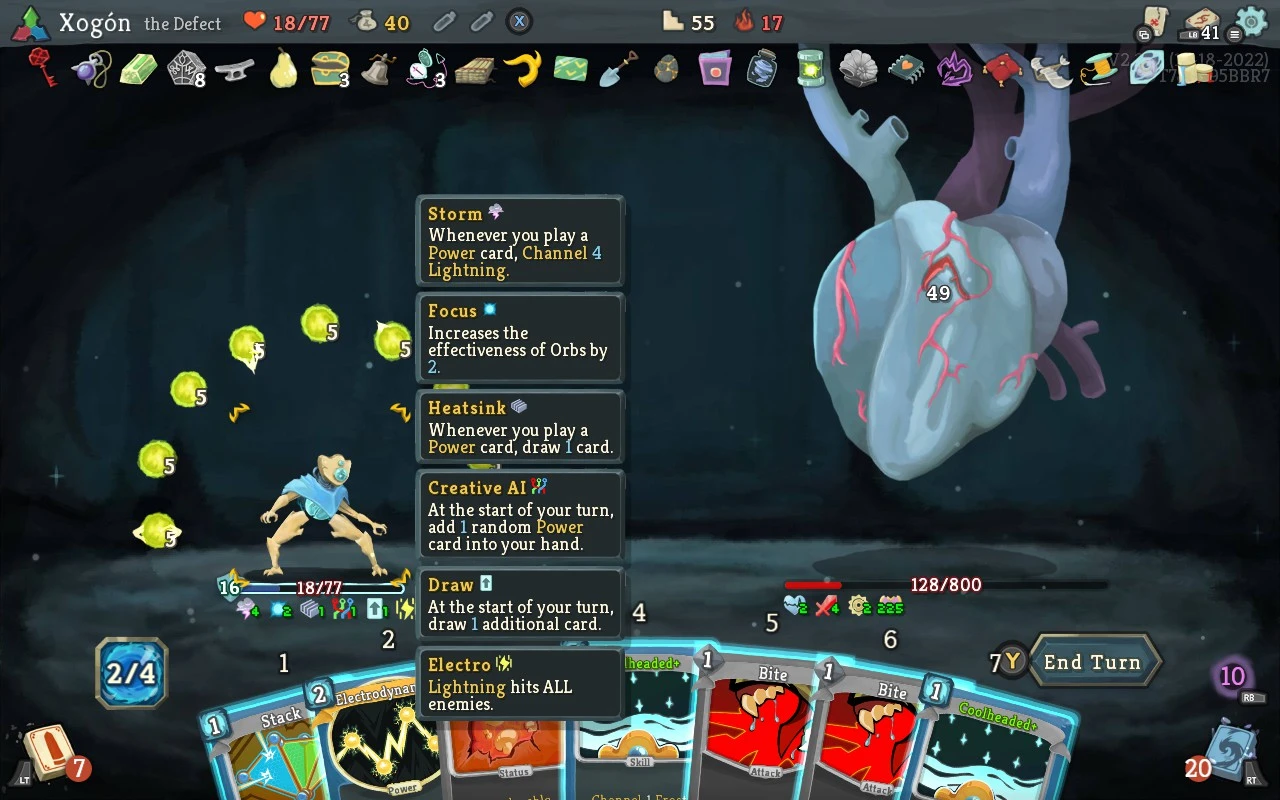
Task: Inspect the red cushion relic
Action: click(1001, 69)
